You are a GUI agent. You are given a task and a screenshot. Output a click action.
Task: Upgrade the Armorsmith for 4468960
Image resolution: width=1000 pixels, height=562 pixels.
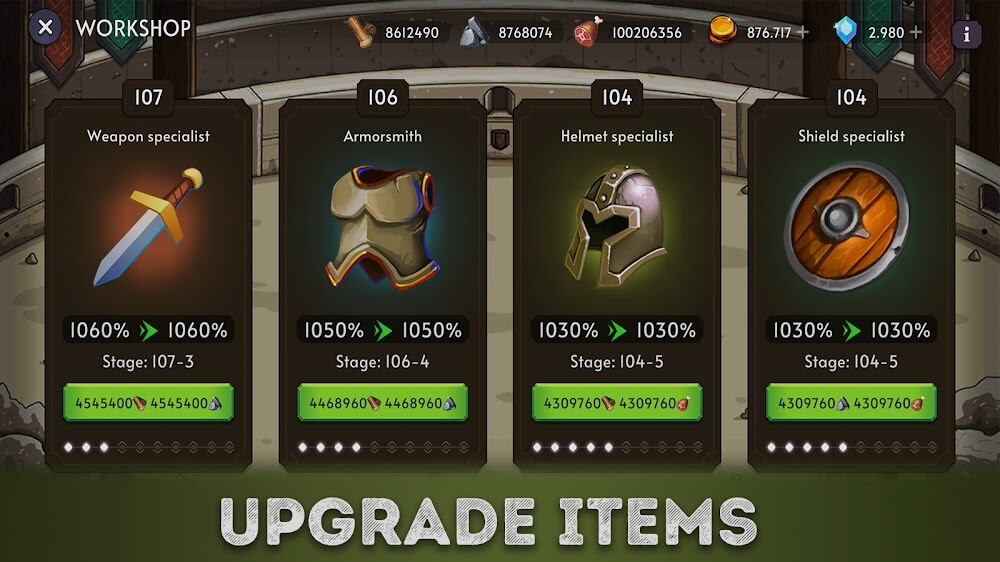(x=382, y=404)
